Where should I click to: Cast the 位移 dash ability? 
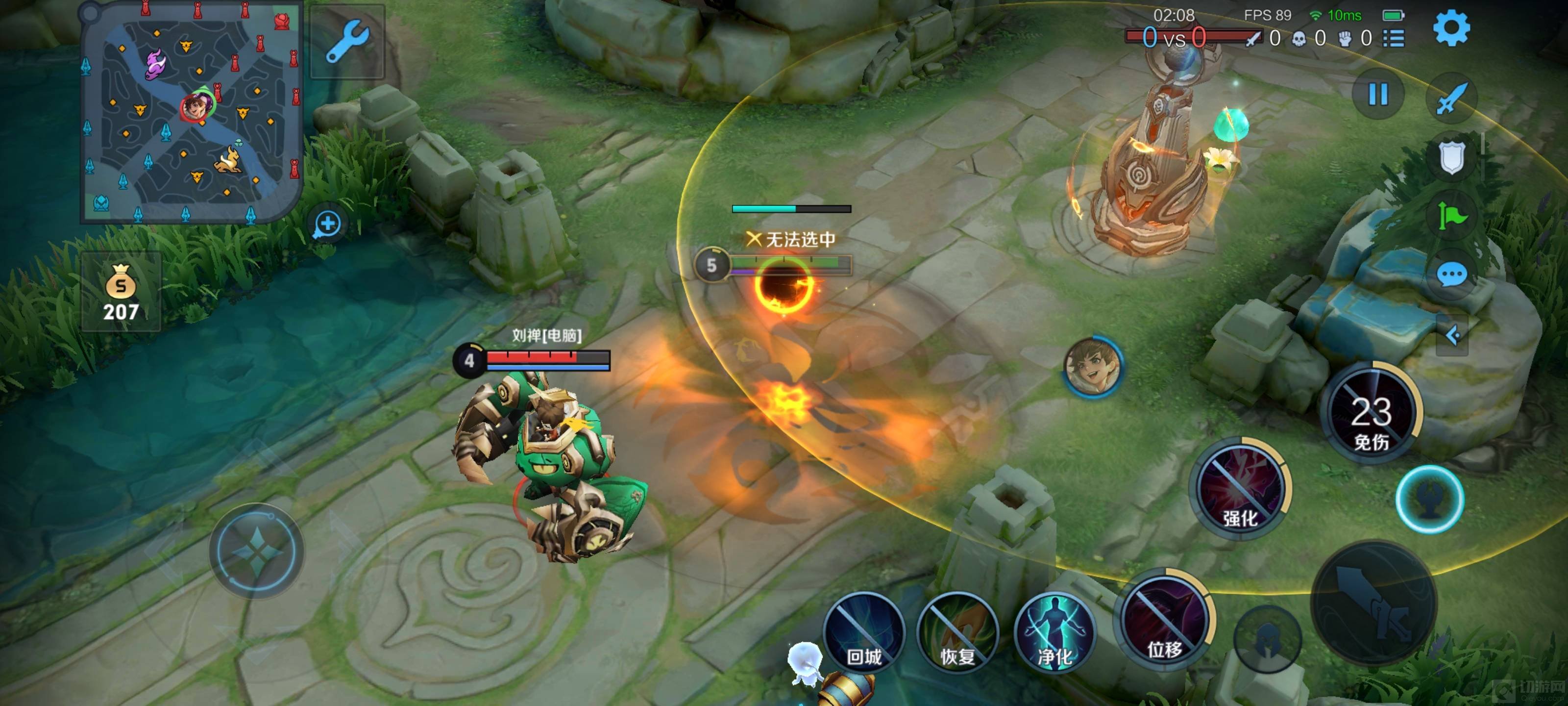tap(1164, 621)
